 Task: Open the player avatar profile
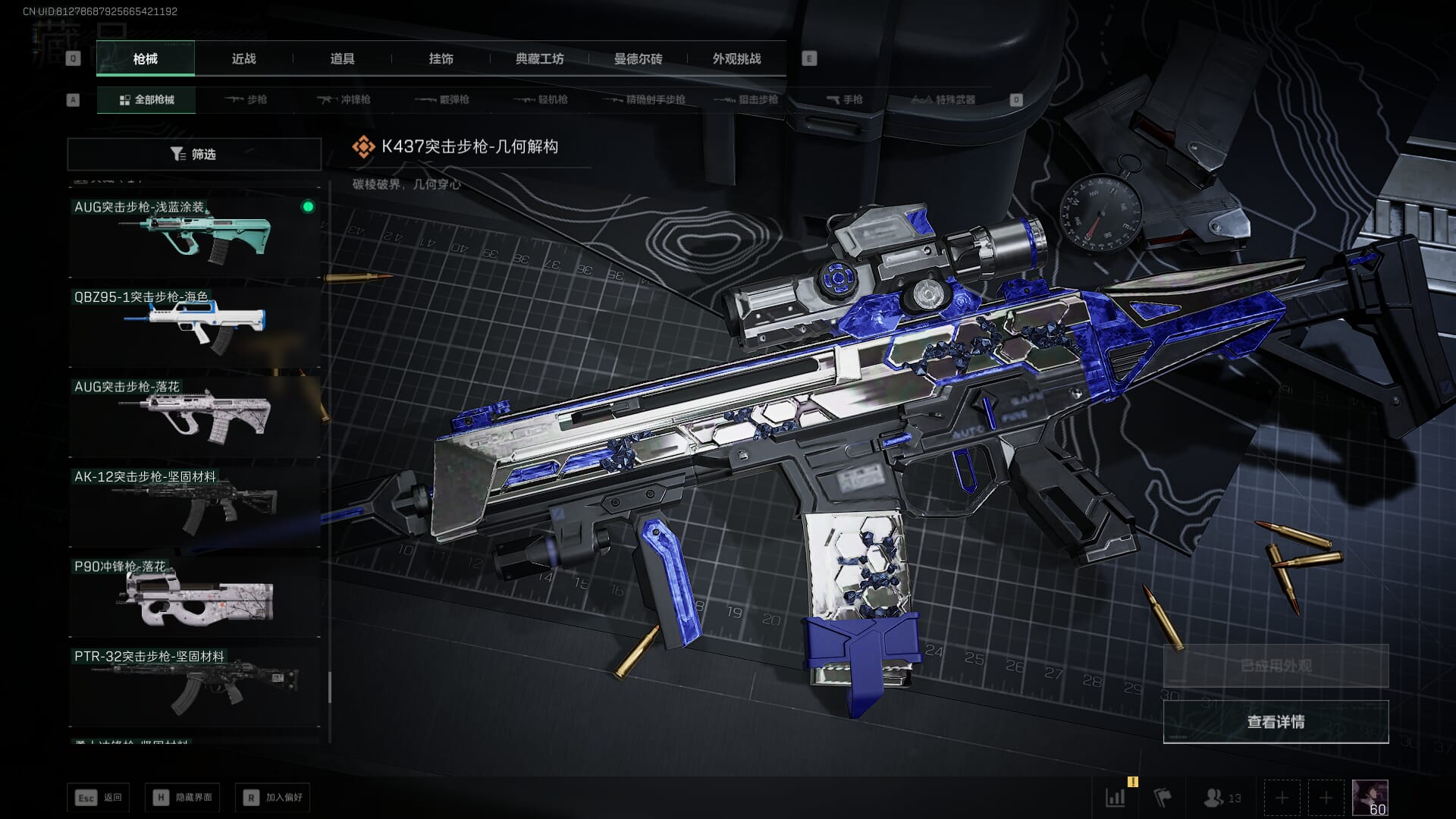tap(1370, 798)
